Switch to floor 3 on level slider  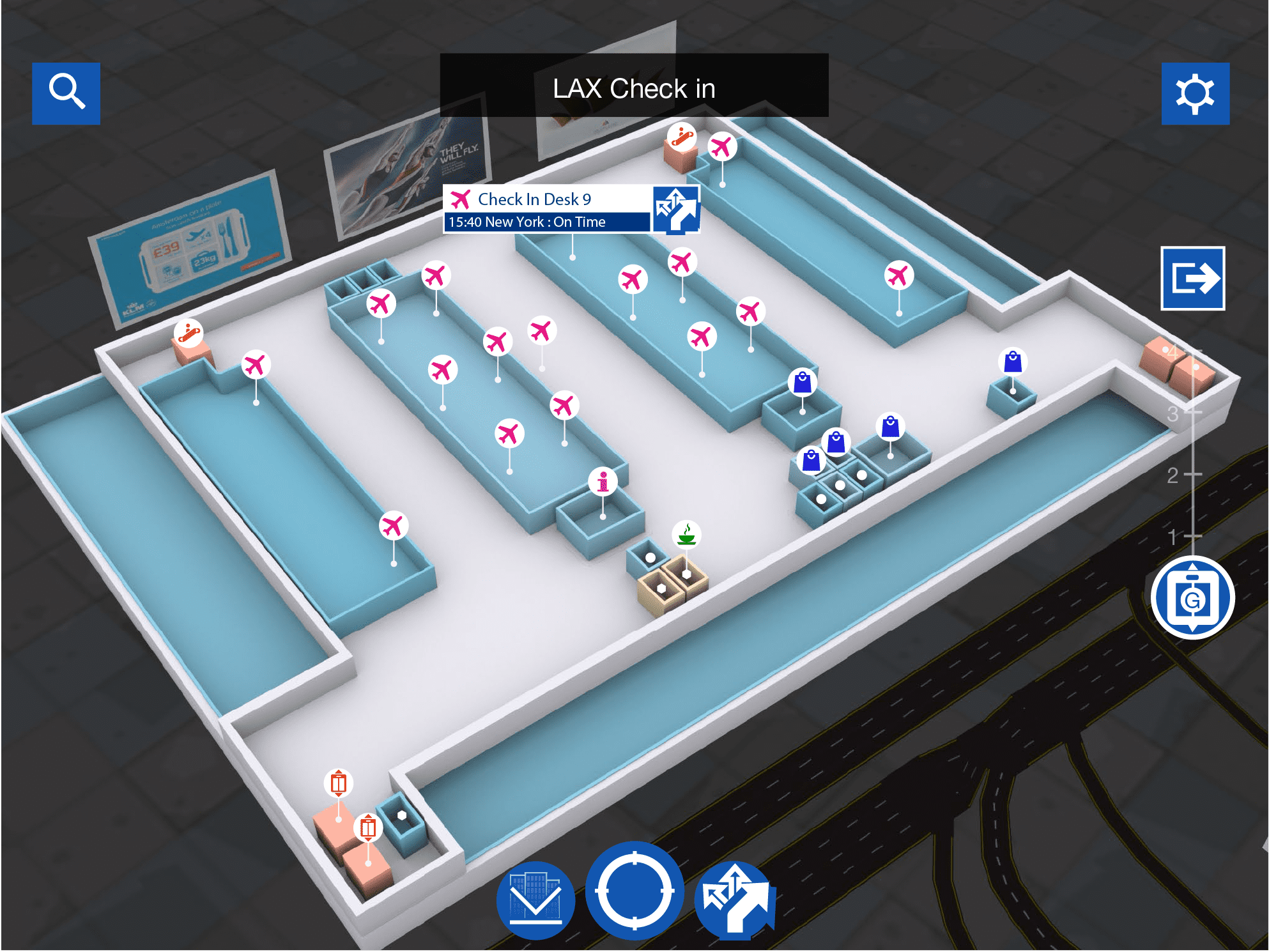[1182, 413]
